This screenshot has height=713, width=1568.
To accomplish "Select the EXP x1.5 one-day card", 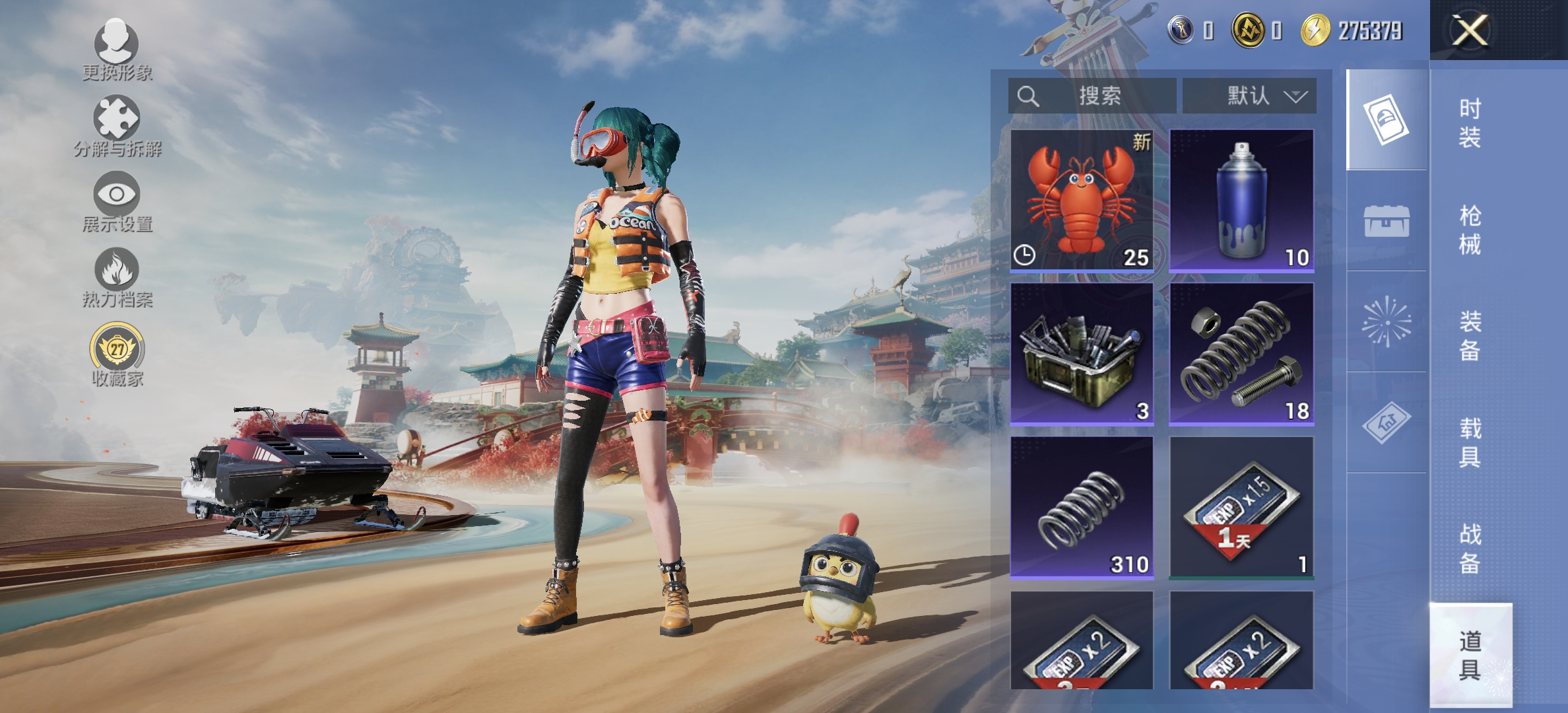I will [1241, 507].
